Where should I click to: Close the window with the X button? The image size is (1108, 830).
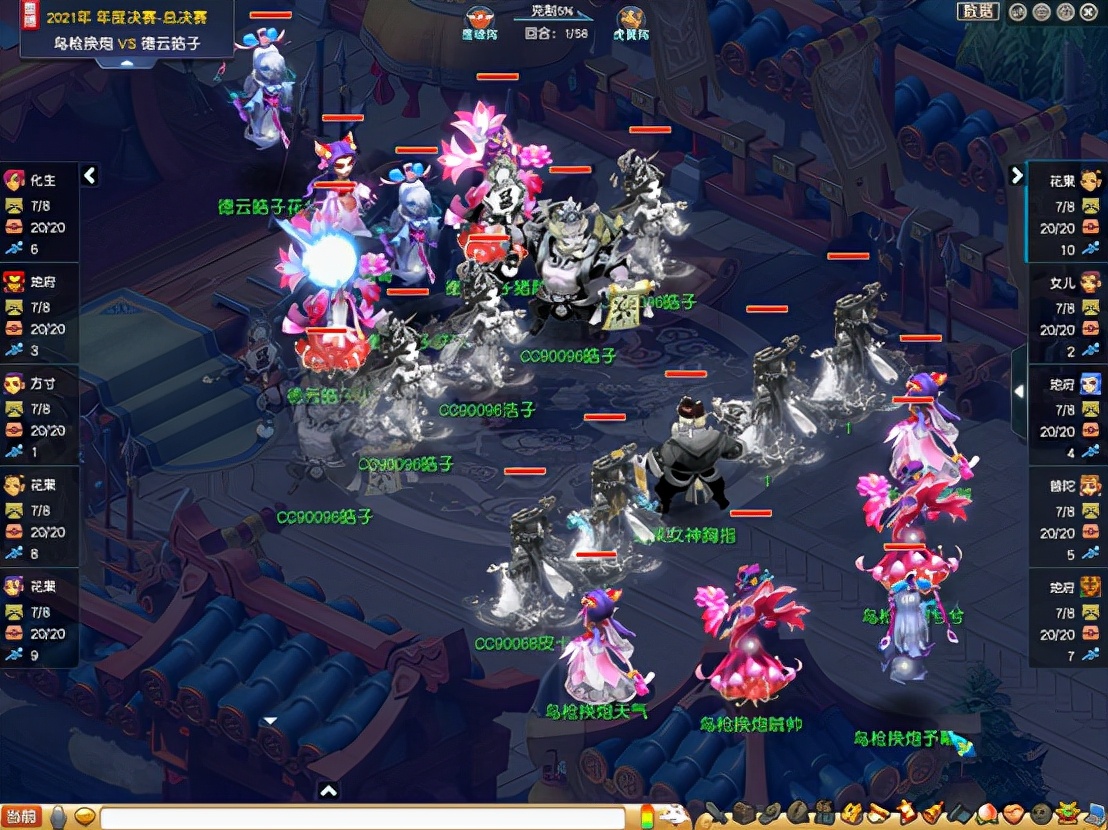1088,12
